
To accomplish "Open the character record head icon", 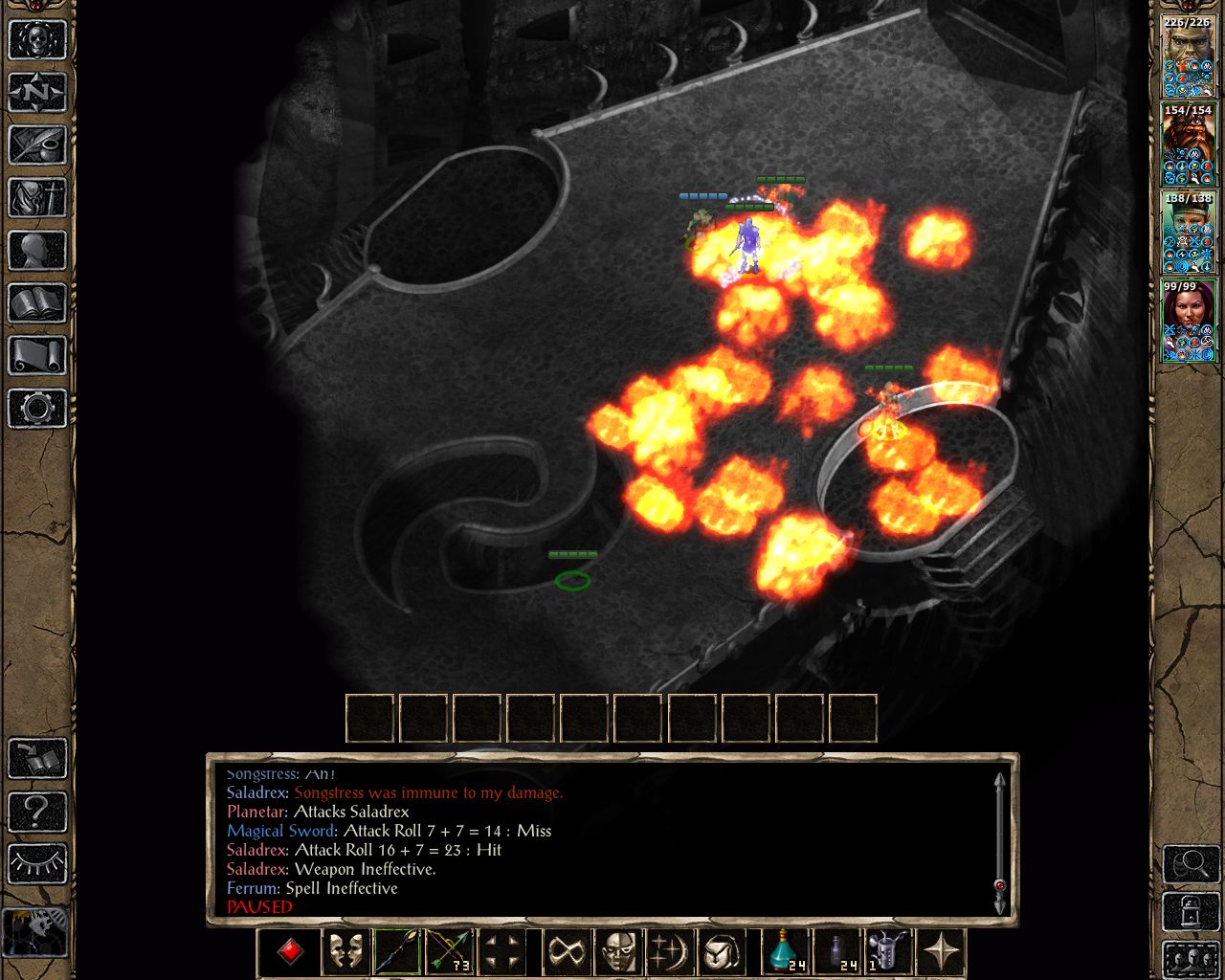I will tap(37, 251).
